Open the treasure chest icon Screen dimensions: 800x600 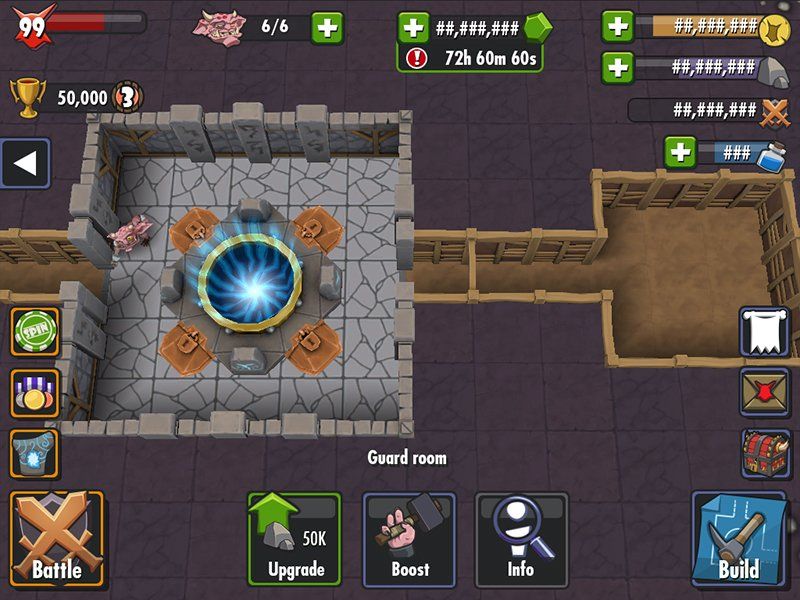tap(764, 453)
